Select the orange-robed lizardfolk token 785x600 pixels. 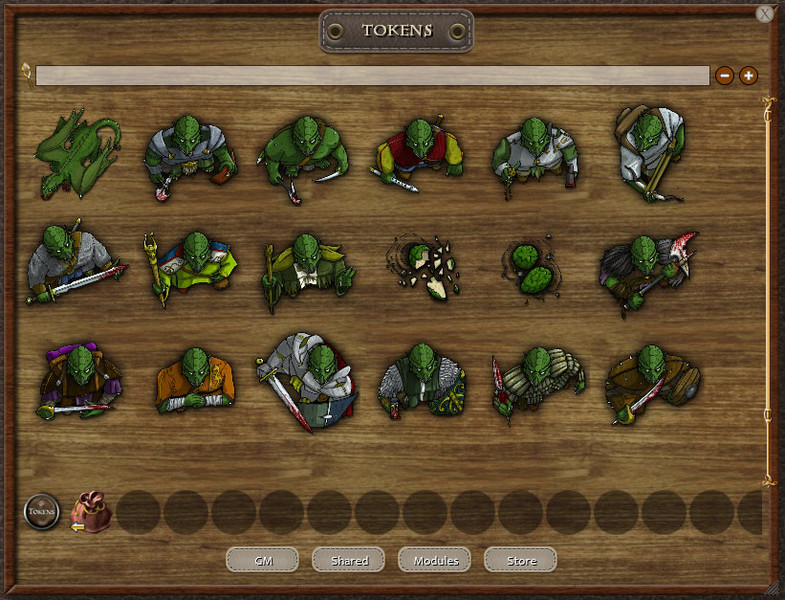(x=195, y=382)
